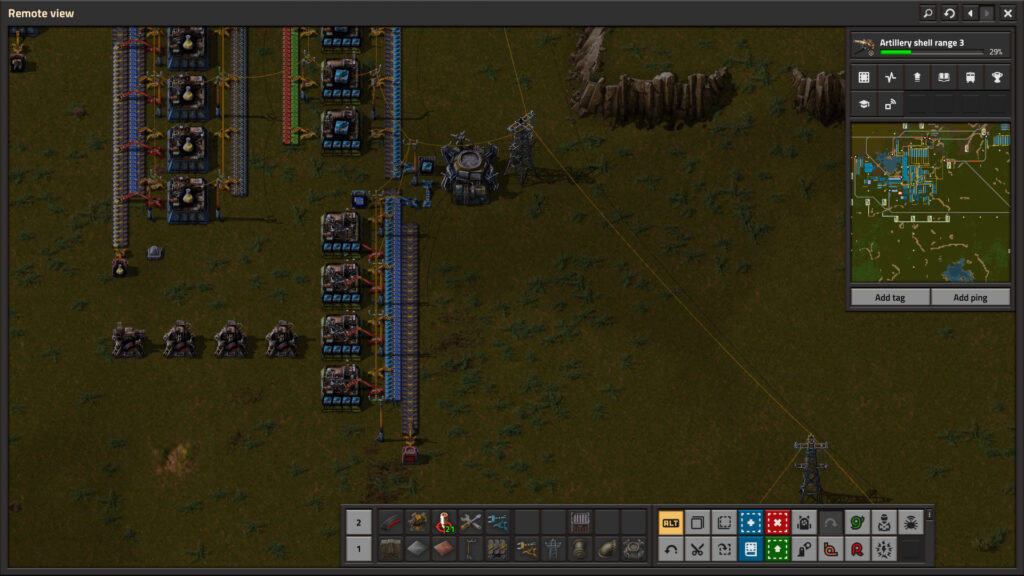1024x576 pixels.
Task: Open the Artillery shell range 3 research
Action: coord(928,46)
